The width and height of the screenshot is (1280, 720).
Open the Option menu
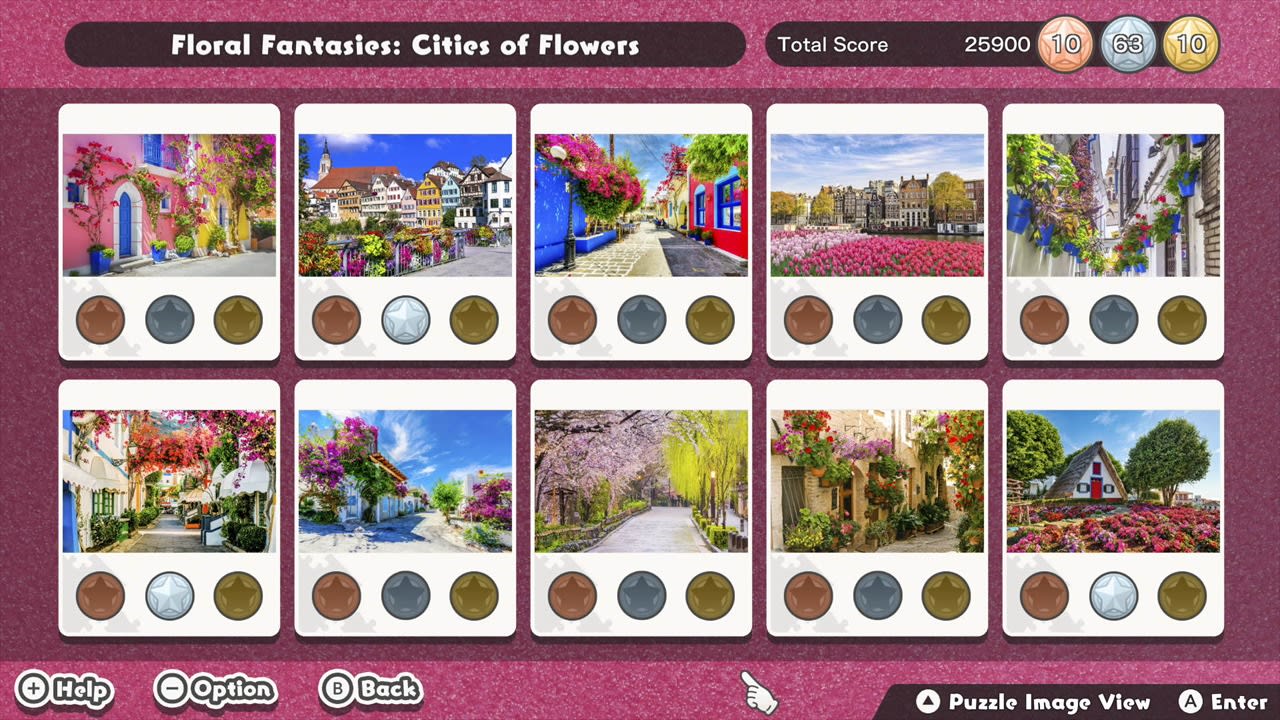(x=215, y=689)
